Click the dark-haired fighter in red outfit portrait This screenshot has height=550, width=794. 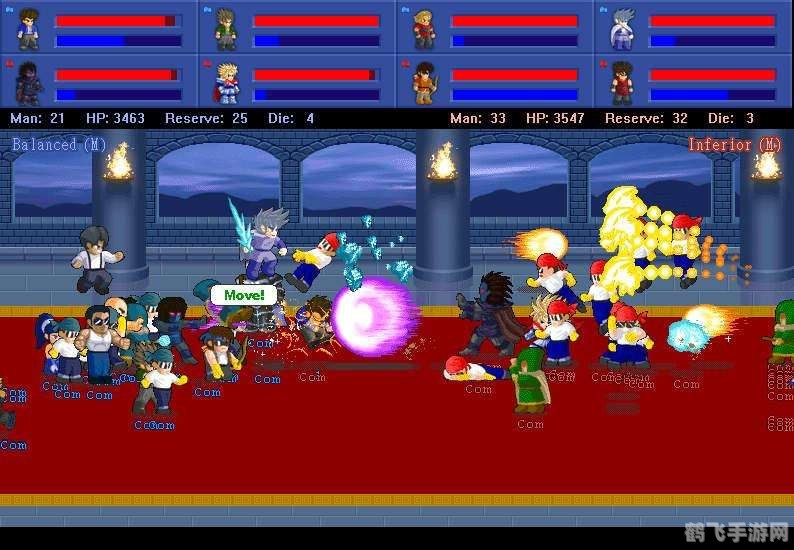tap(622, 82)
